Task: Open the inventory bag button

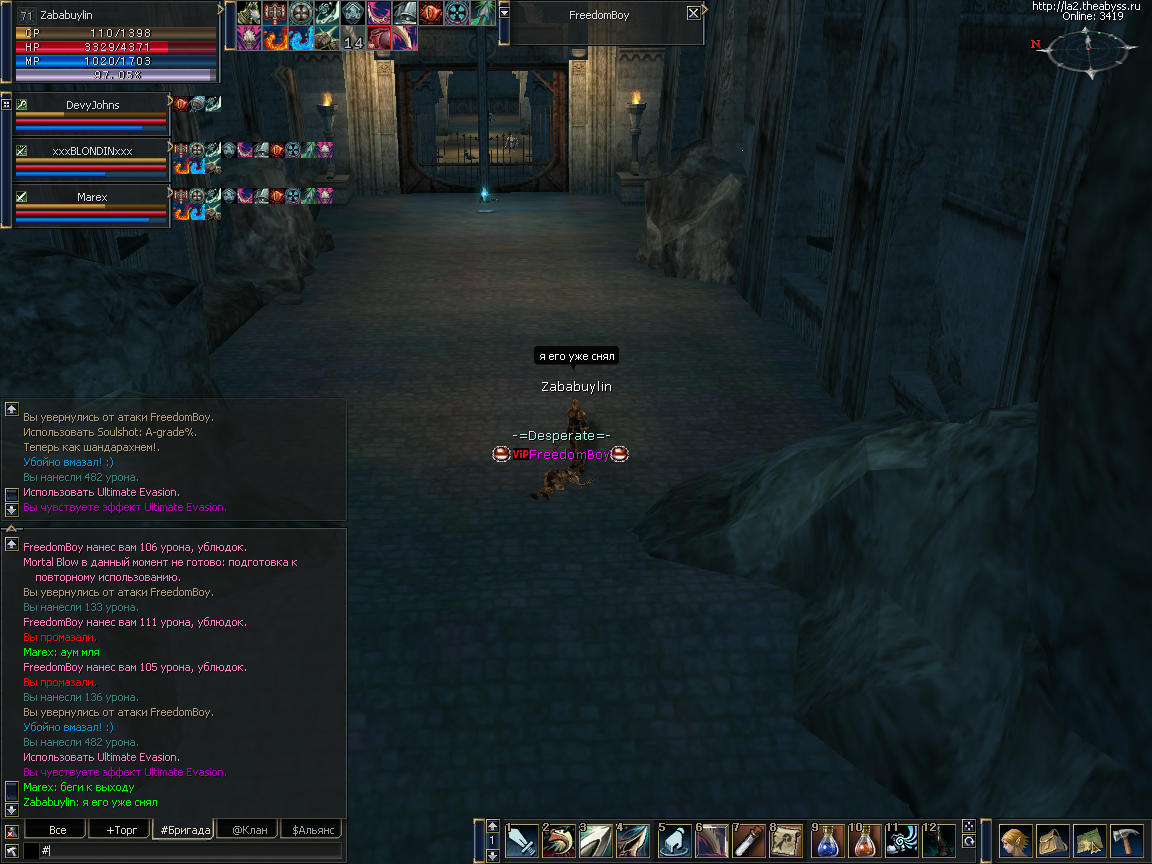Action: point(1052,840)
